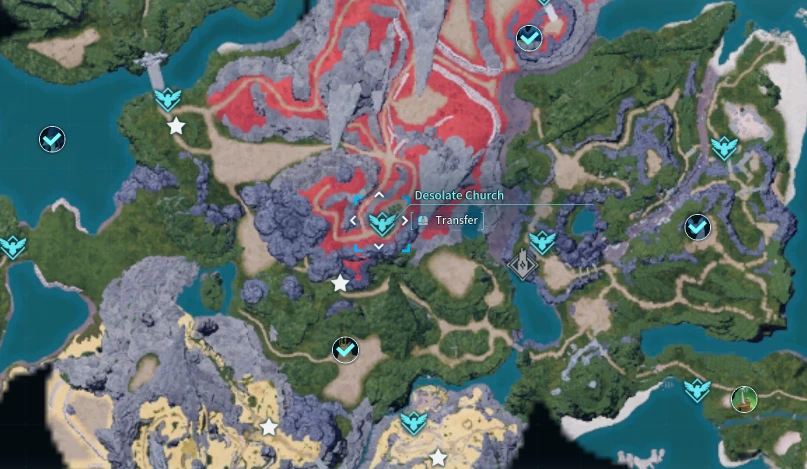Click the Transfer button
Screen dimensions: 807x469
point(449,220)
